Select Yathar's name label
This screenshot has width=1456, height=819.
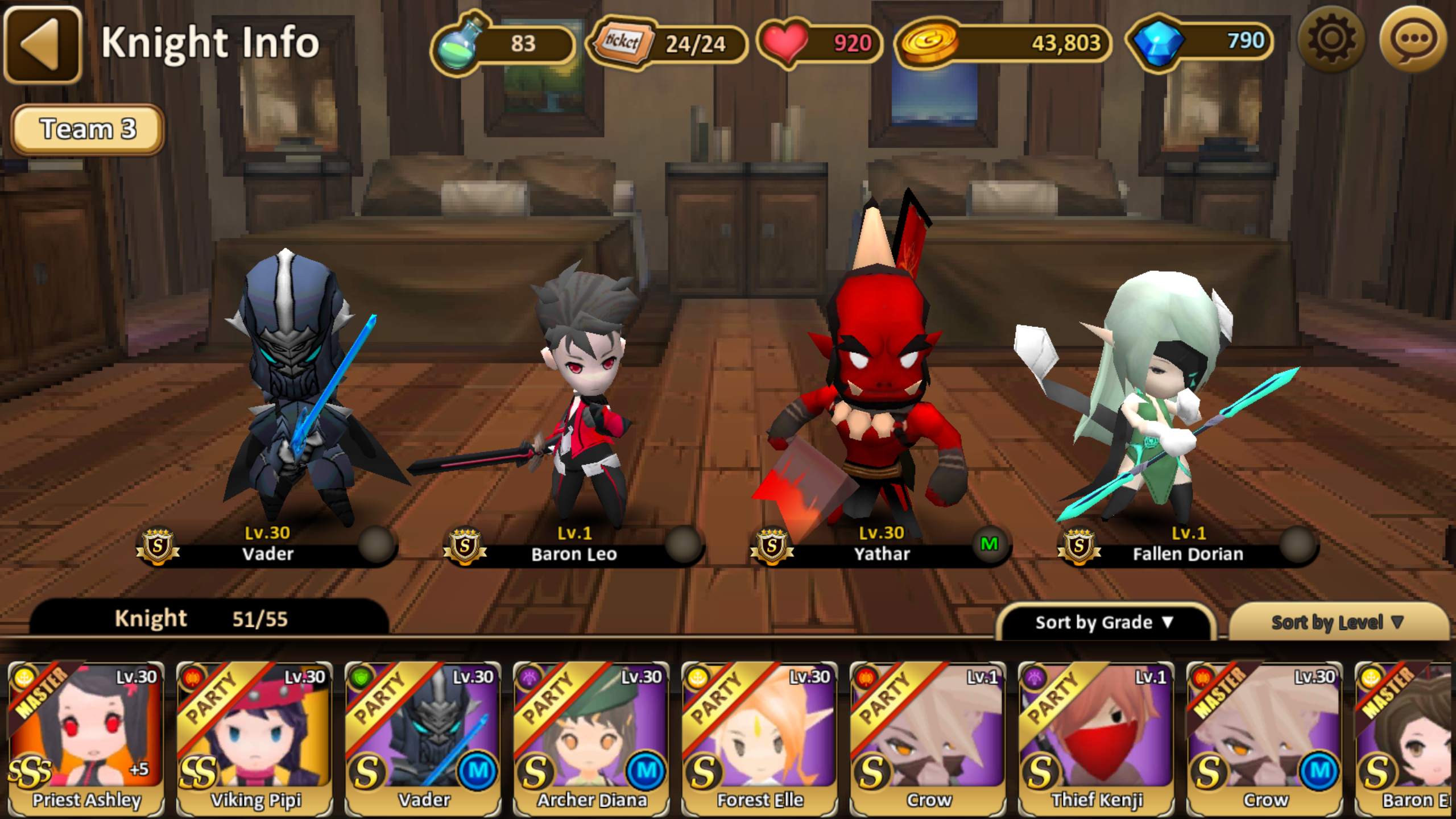(x=882, y=555)
